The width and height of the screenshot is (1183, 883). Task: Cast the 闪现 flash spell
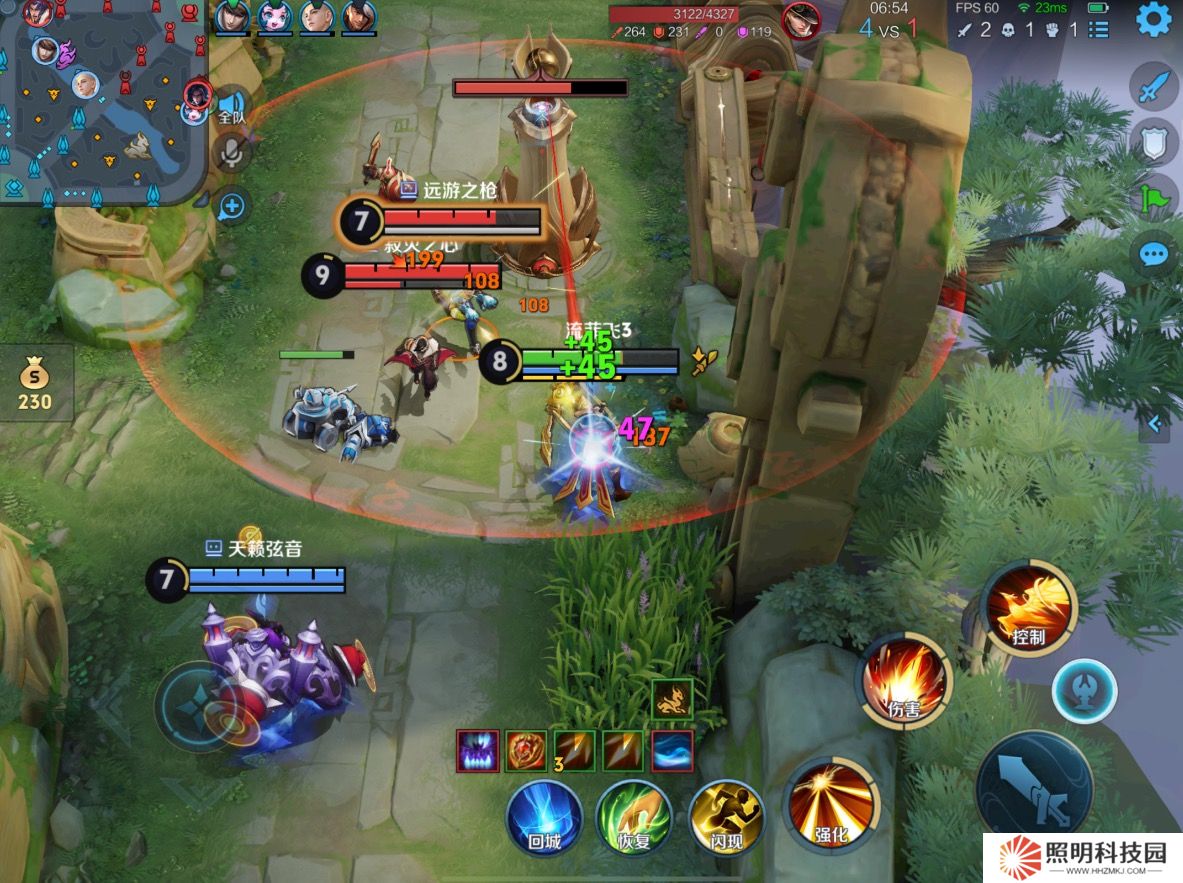(726, 818)
